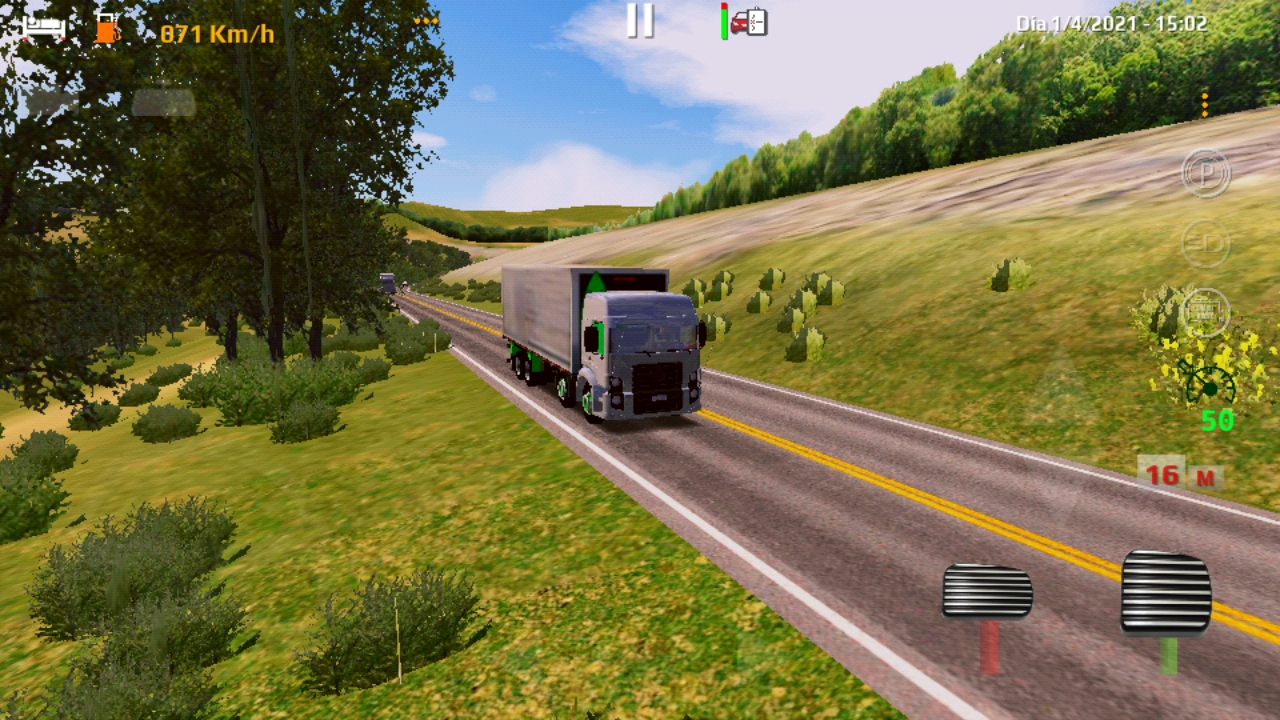Expand the vertical orange dots menu

click(1205, 104)
